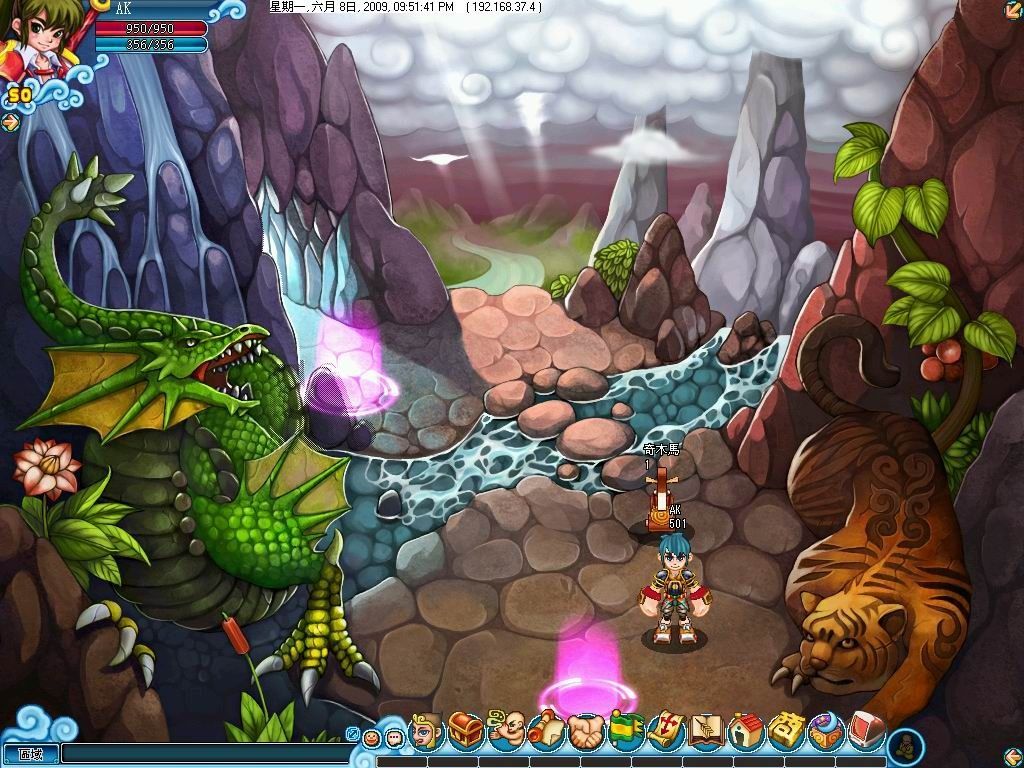1024x768 pixels.
Task: Open the book with quill icon
Action: pyautogui.click(x=707, y=731)
